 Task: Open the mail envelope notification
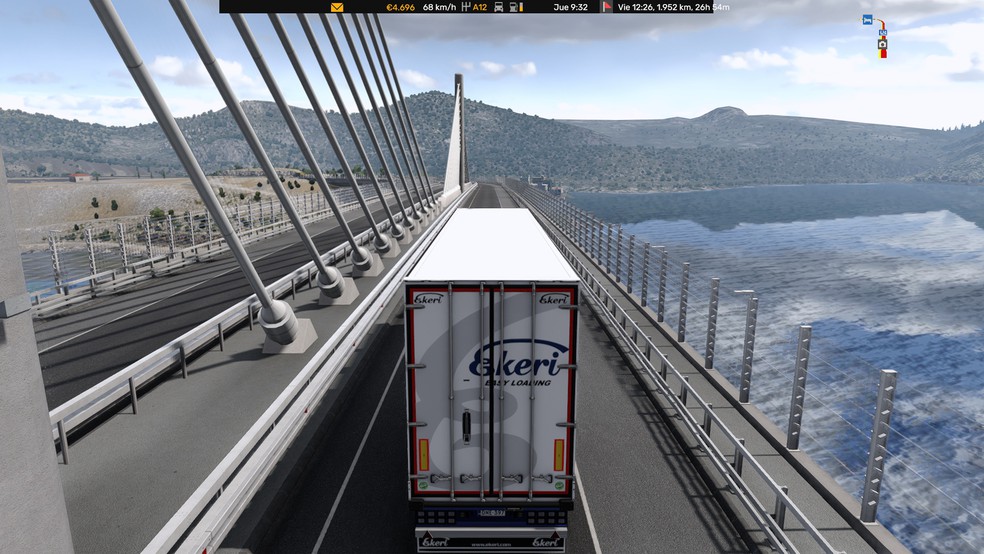(337, 7)
